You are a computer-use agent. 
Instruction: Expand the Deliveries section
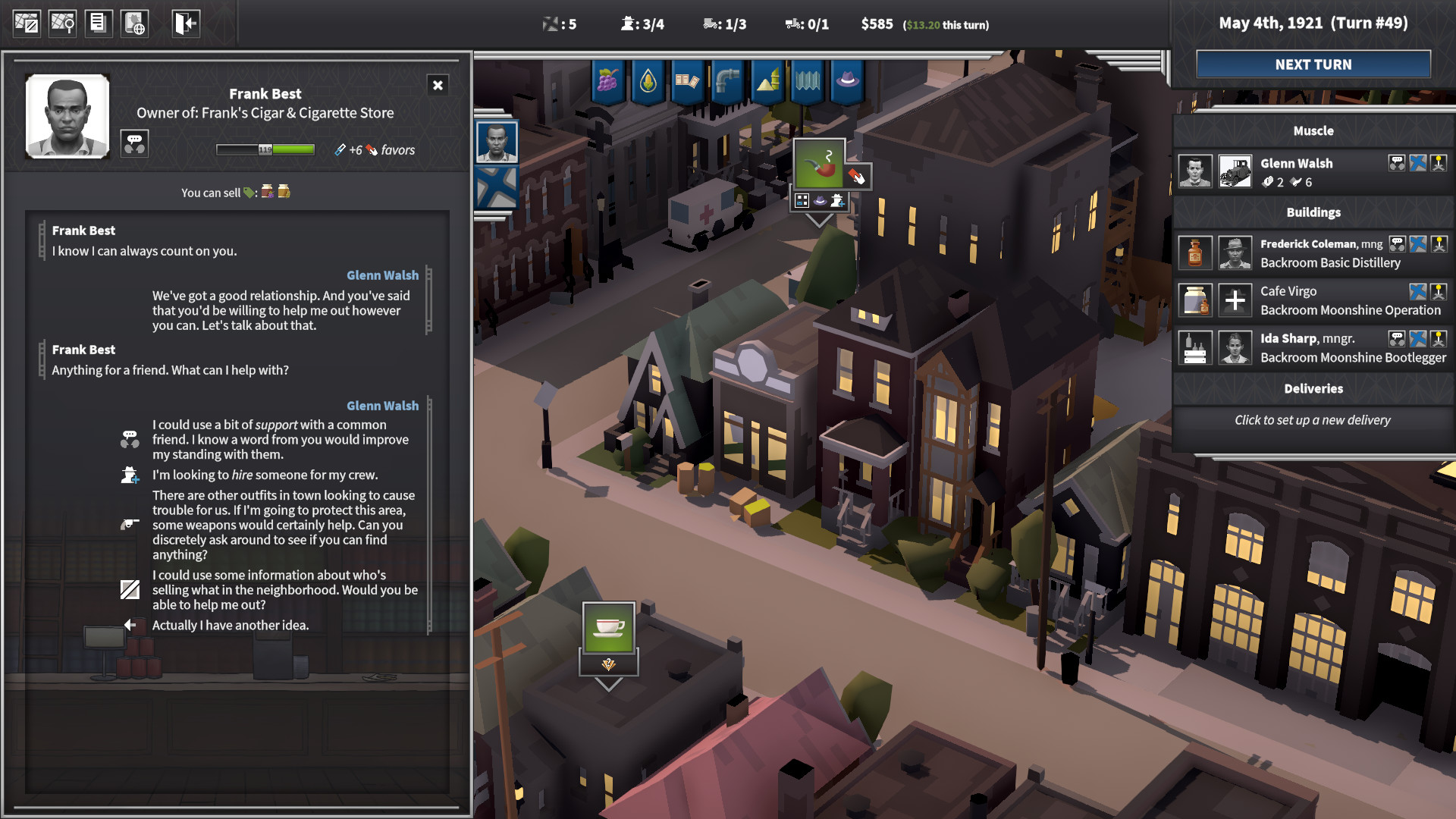click(1313, 389)
